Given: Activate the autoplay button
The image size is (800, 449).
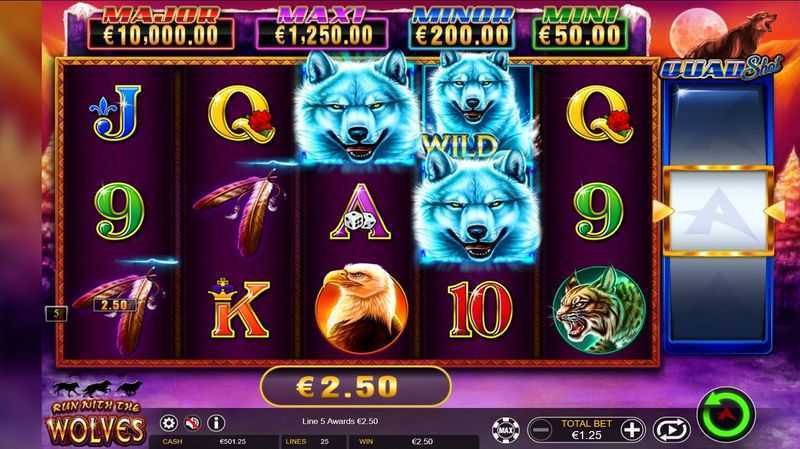Looking at the screenshot, I should click(670, 430).
